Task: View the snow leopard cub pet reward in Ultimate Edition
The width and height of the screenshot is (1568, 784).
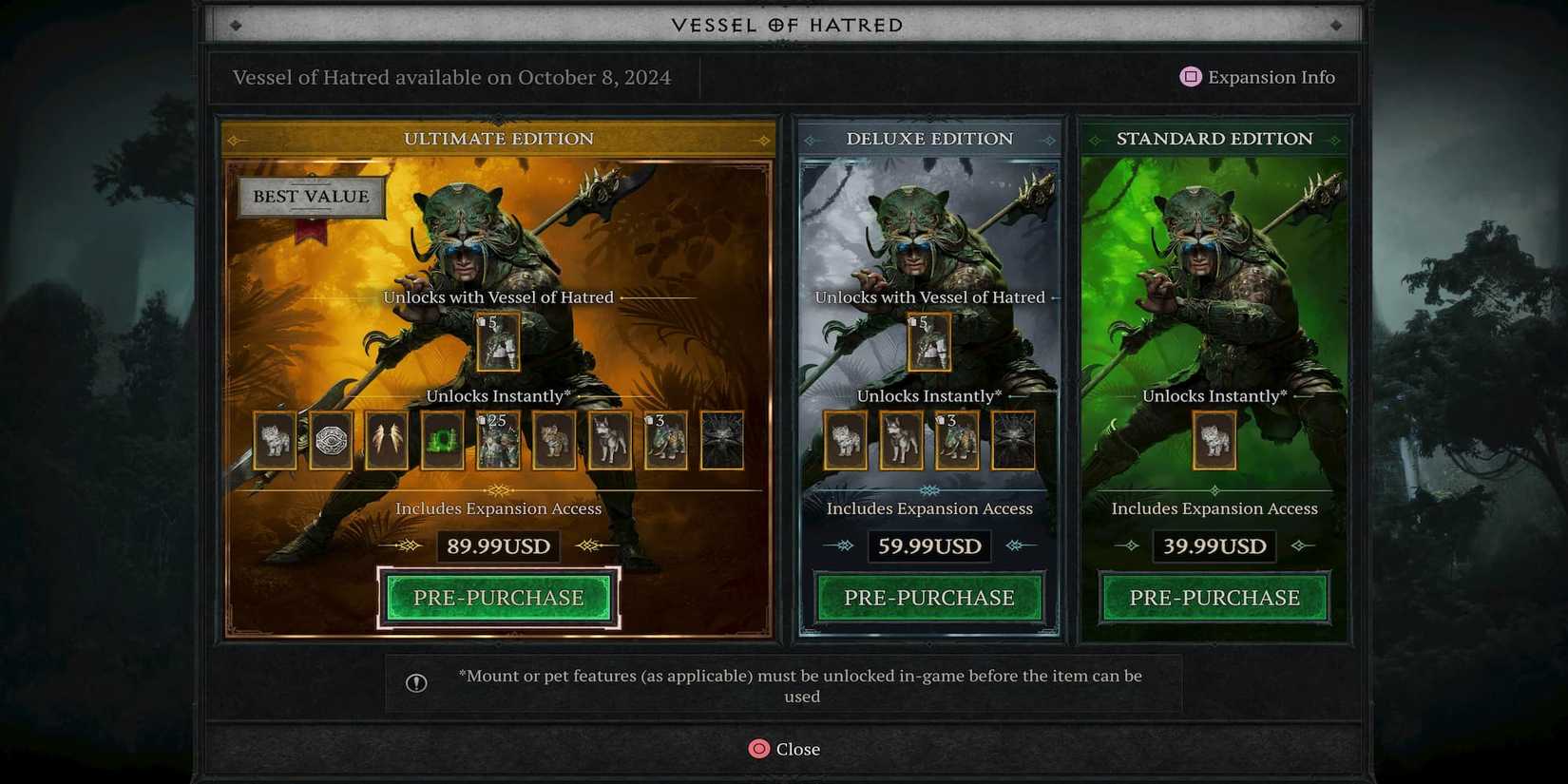Action: pyautogui.click(x=275, y=442)
